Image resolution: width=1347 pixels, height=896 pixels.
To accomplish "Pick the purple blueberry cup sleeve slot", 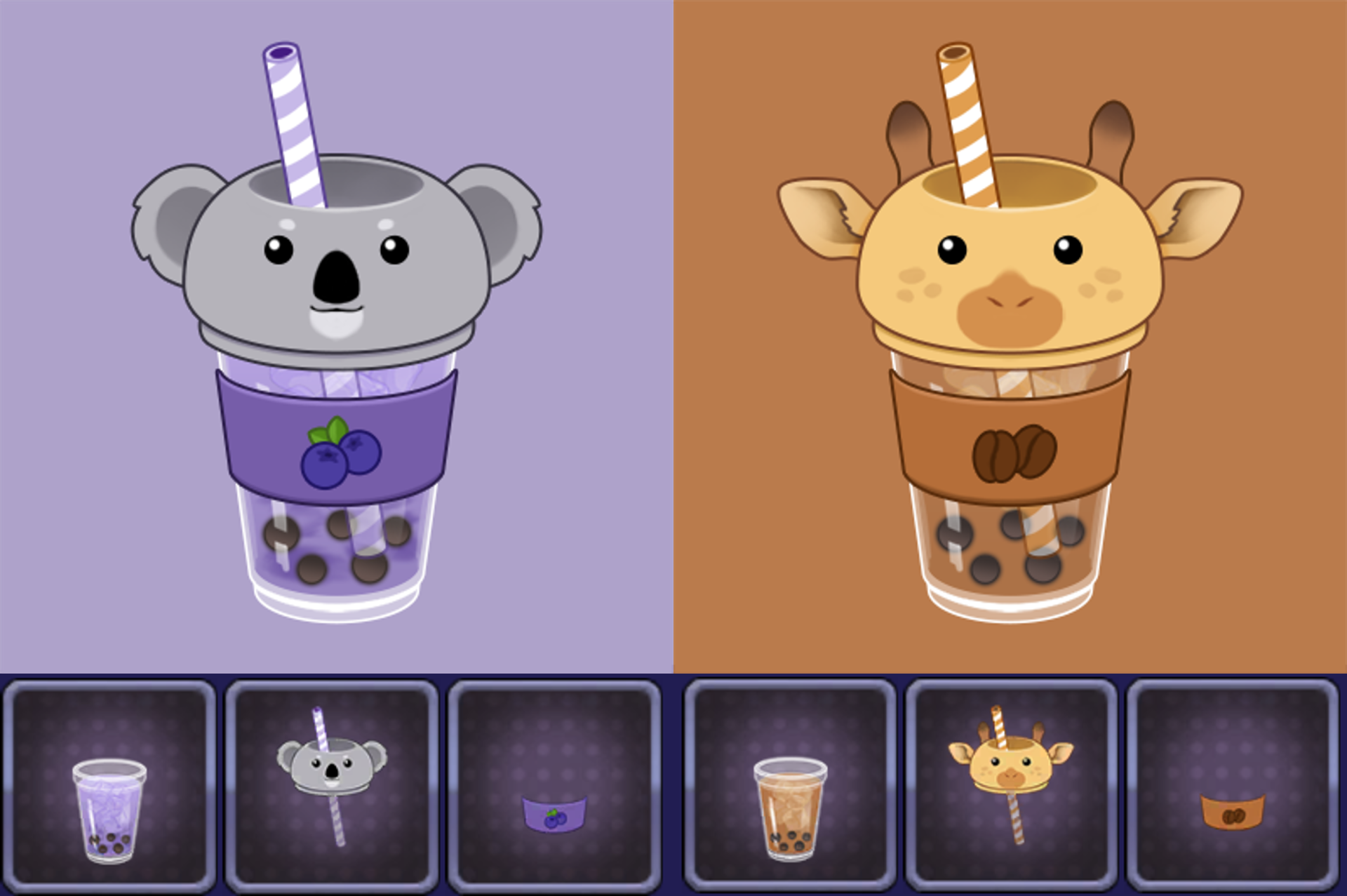I will point(554,784).
